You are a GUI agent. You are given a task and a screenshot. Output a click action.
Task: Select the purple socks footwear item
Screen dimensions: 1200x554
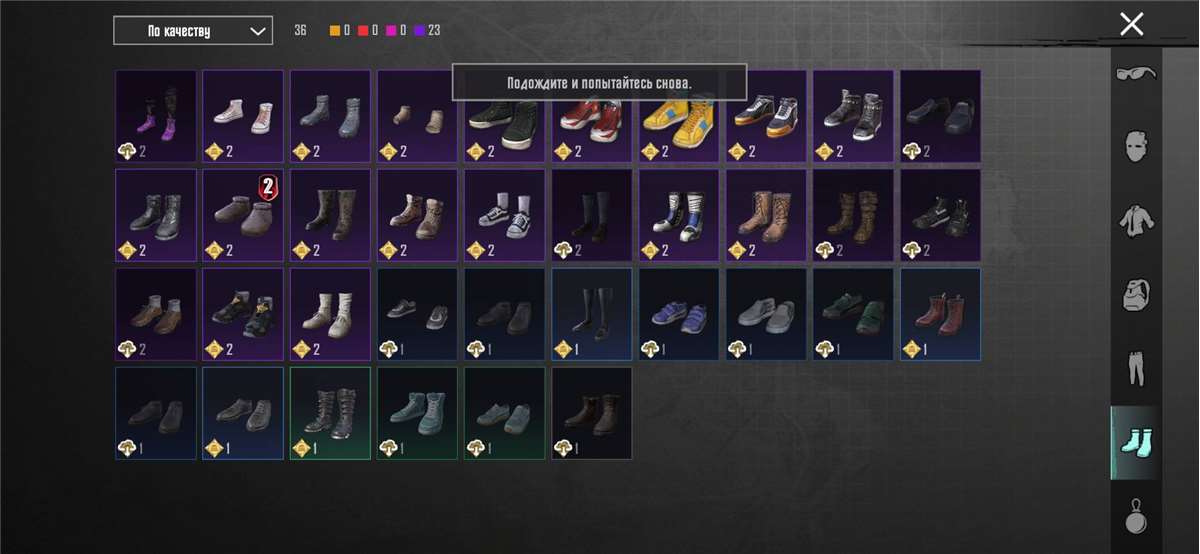coord(156,116)
